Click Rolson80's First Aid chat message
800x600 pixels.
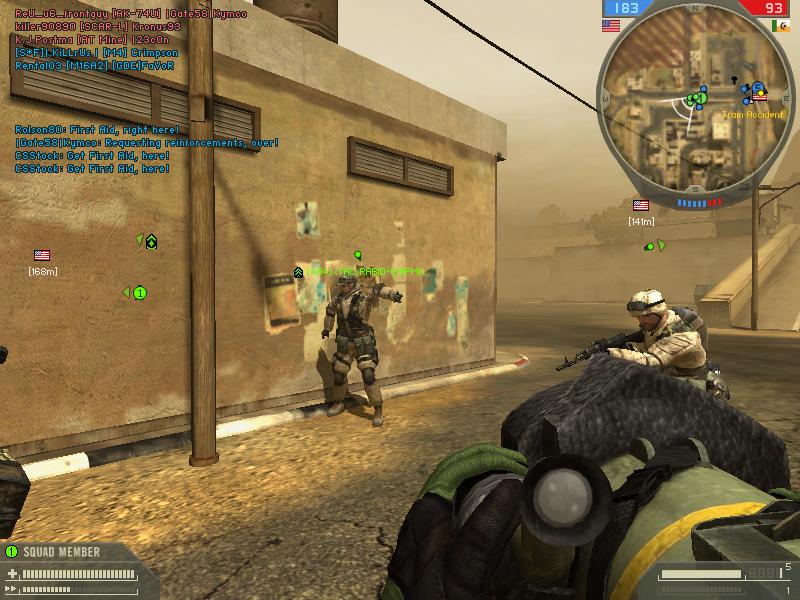[97, 130]
